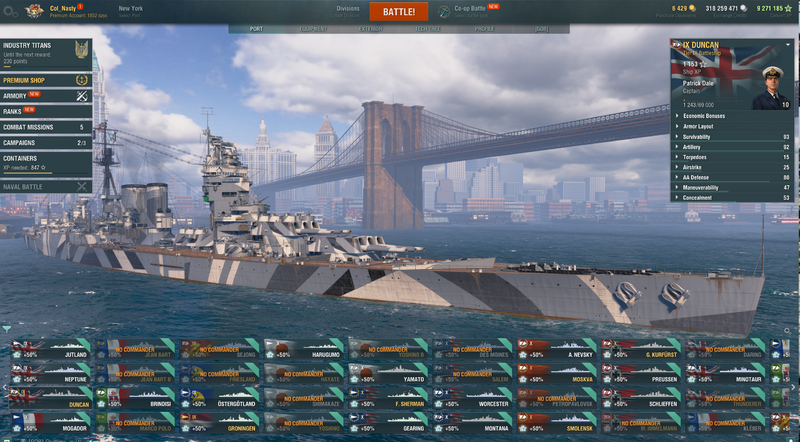
Task: Open captain Patrick Dale's portrait
Action: click(x=770, y=87)
